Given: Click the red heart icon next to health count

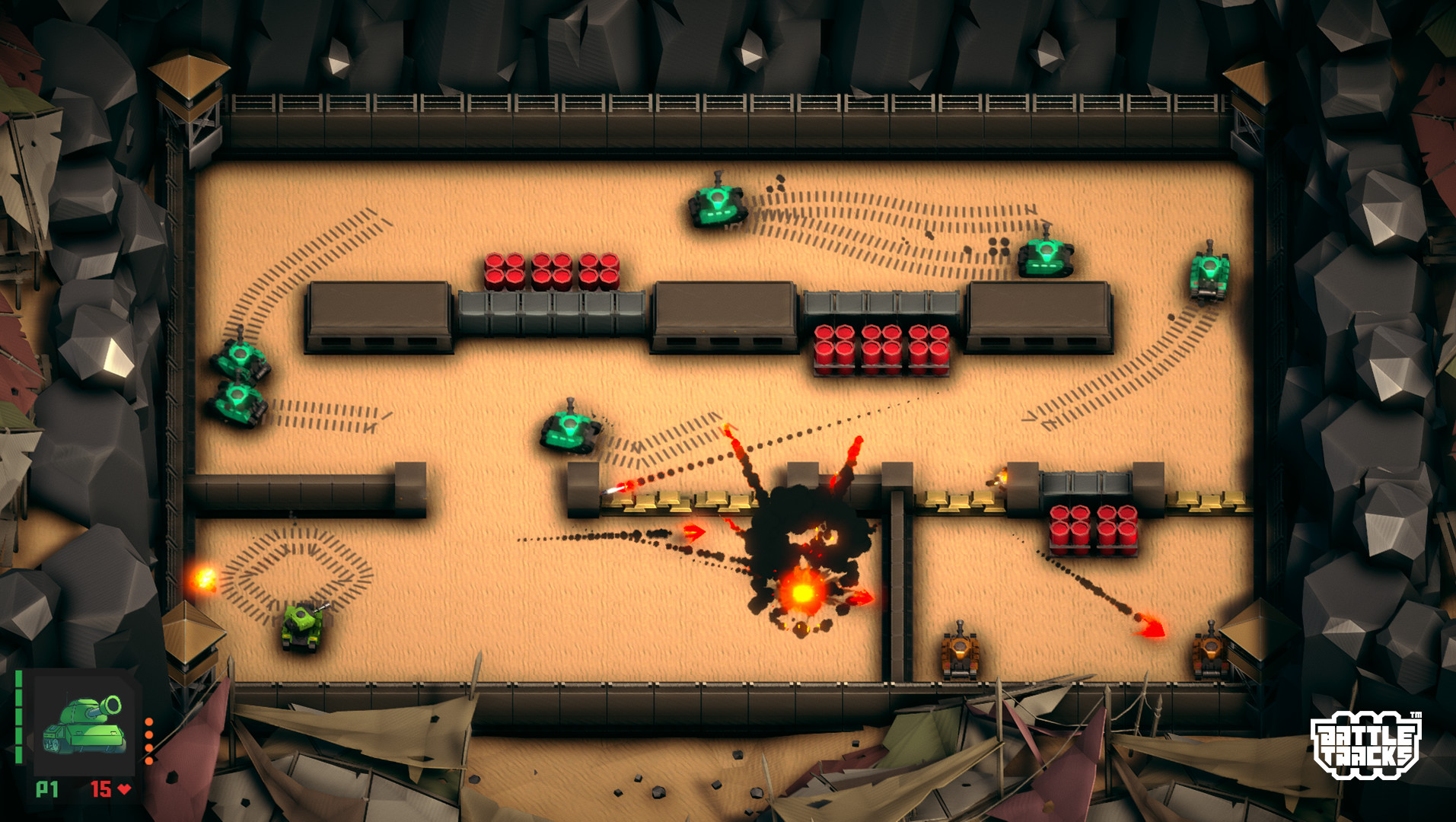Looking at the screenshot, I should point(124,789).
